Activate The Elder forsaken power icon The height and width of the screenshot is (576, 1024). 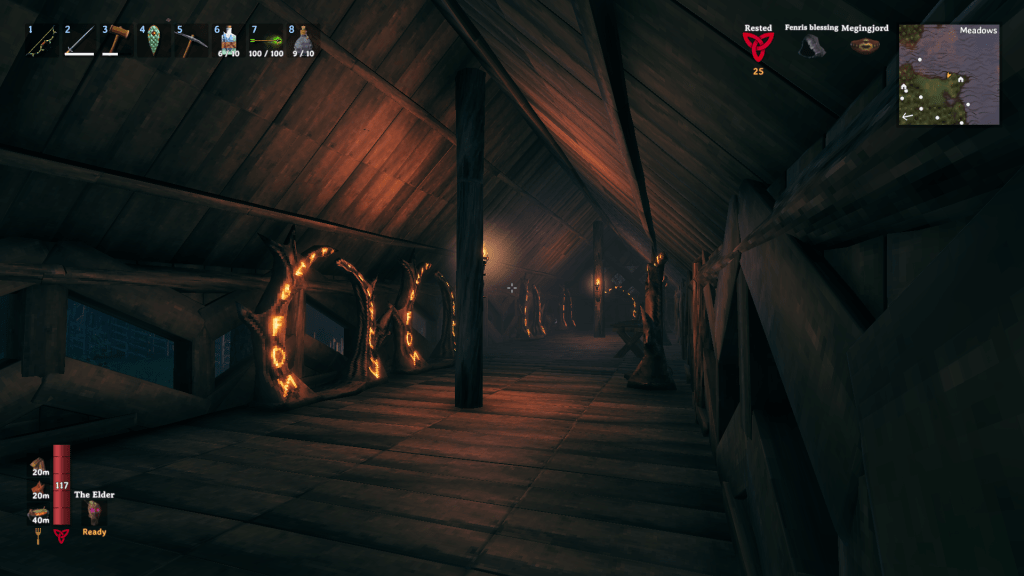pos(94,513)
